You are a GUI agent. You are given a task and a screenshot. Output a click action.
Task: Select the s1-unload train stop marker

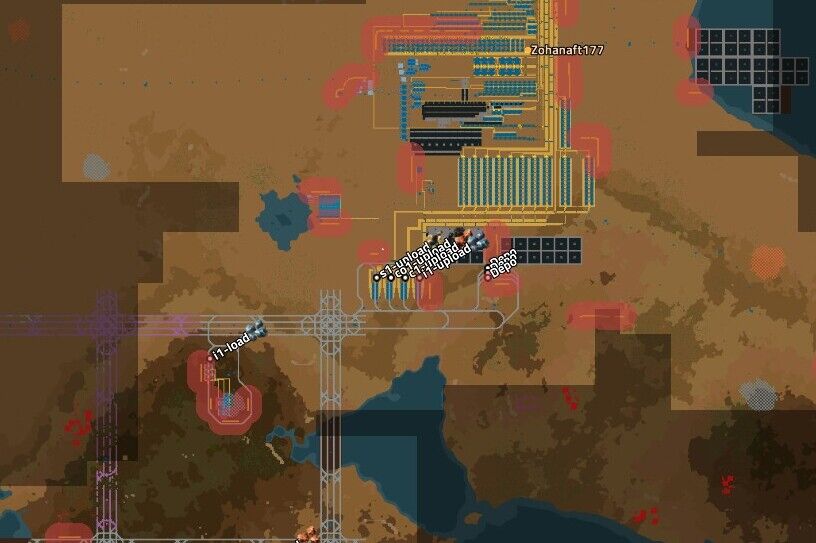coord(377,277)
